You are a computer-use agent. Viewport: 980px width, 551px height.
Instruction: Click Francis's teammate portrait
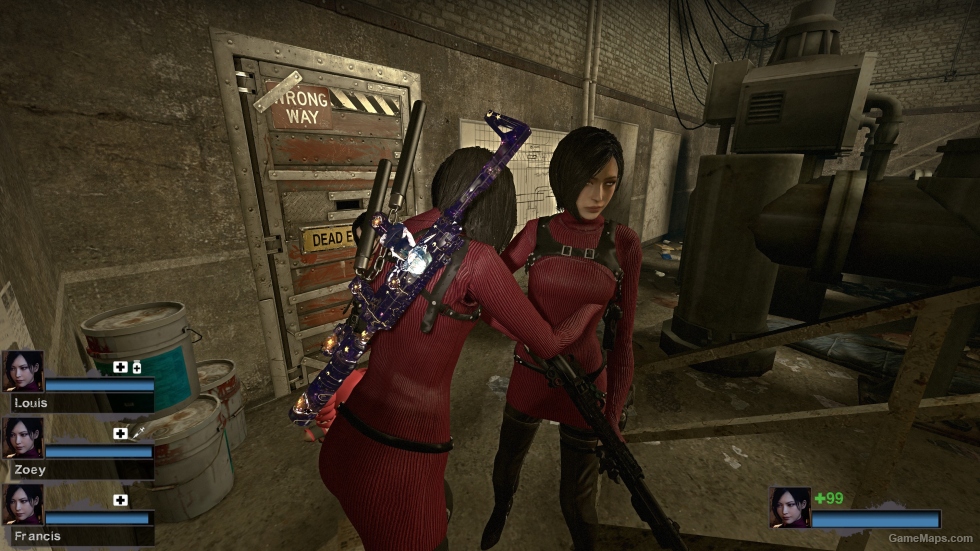point(22,504)
